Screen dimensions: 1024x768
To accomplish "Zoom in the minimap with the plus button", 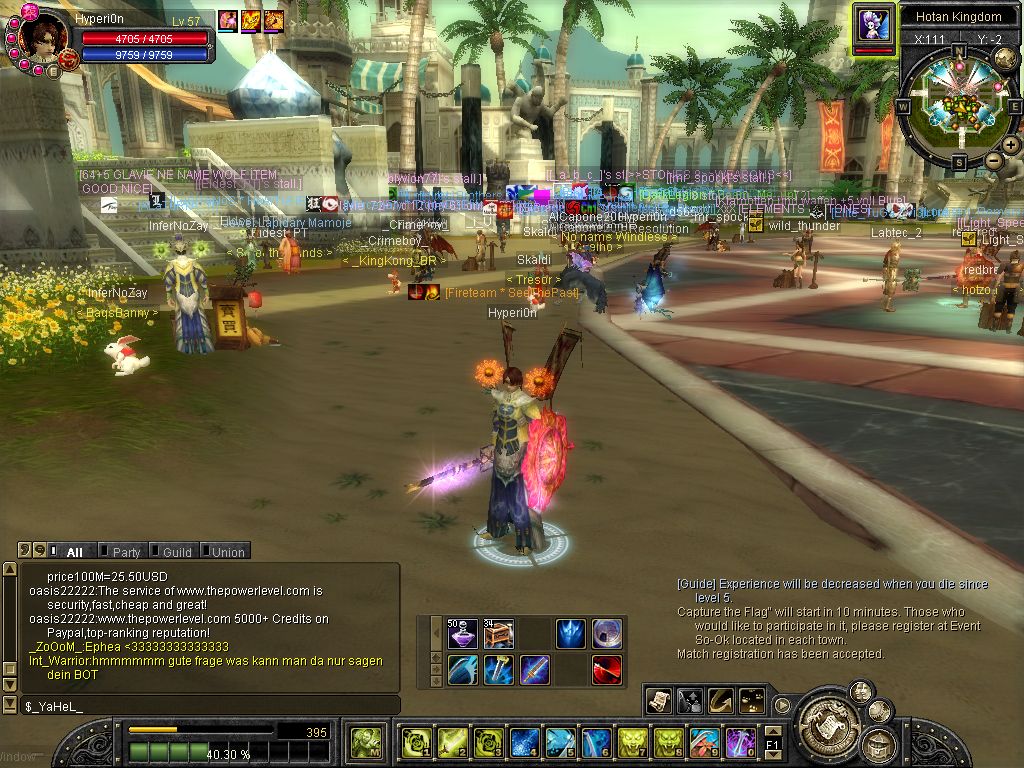I will [1011, 145].
